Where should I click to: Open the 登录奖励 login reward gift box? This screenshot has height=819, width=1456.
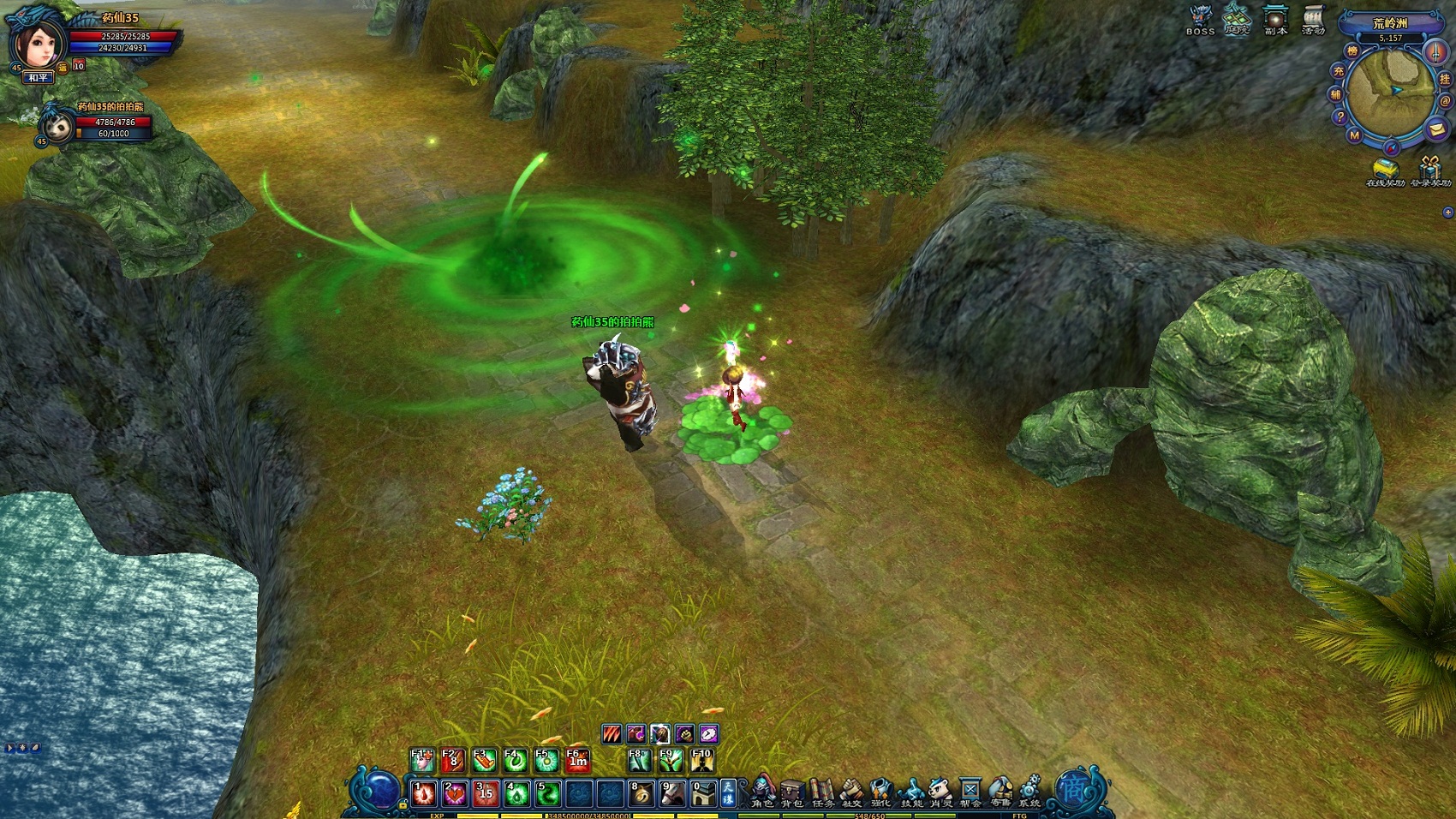[1430, 170]
